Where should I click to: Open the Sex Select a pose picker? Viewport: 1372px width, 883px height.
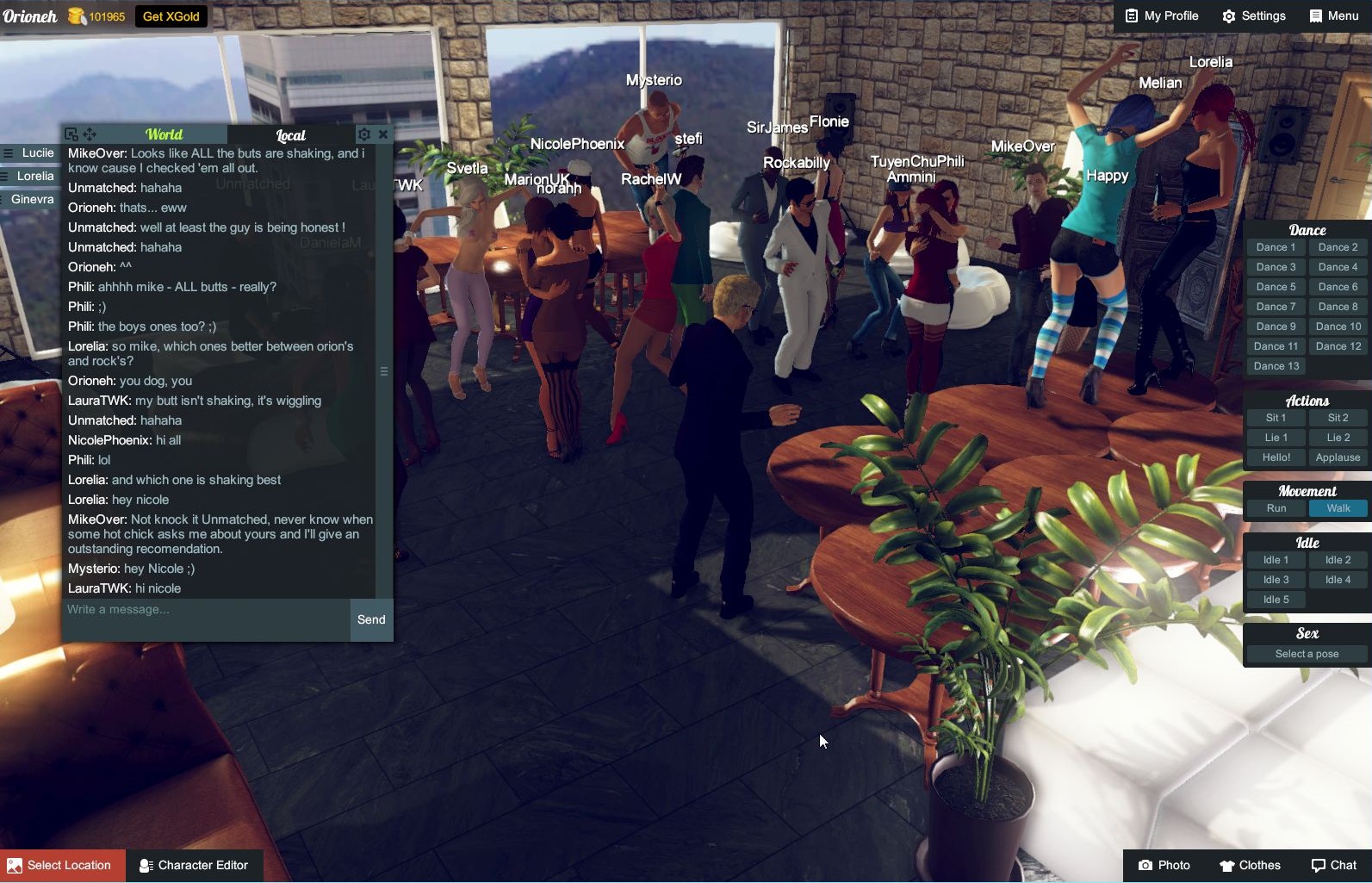click(x=1304, y=653)
